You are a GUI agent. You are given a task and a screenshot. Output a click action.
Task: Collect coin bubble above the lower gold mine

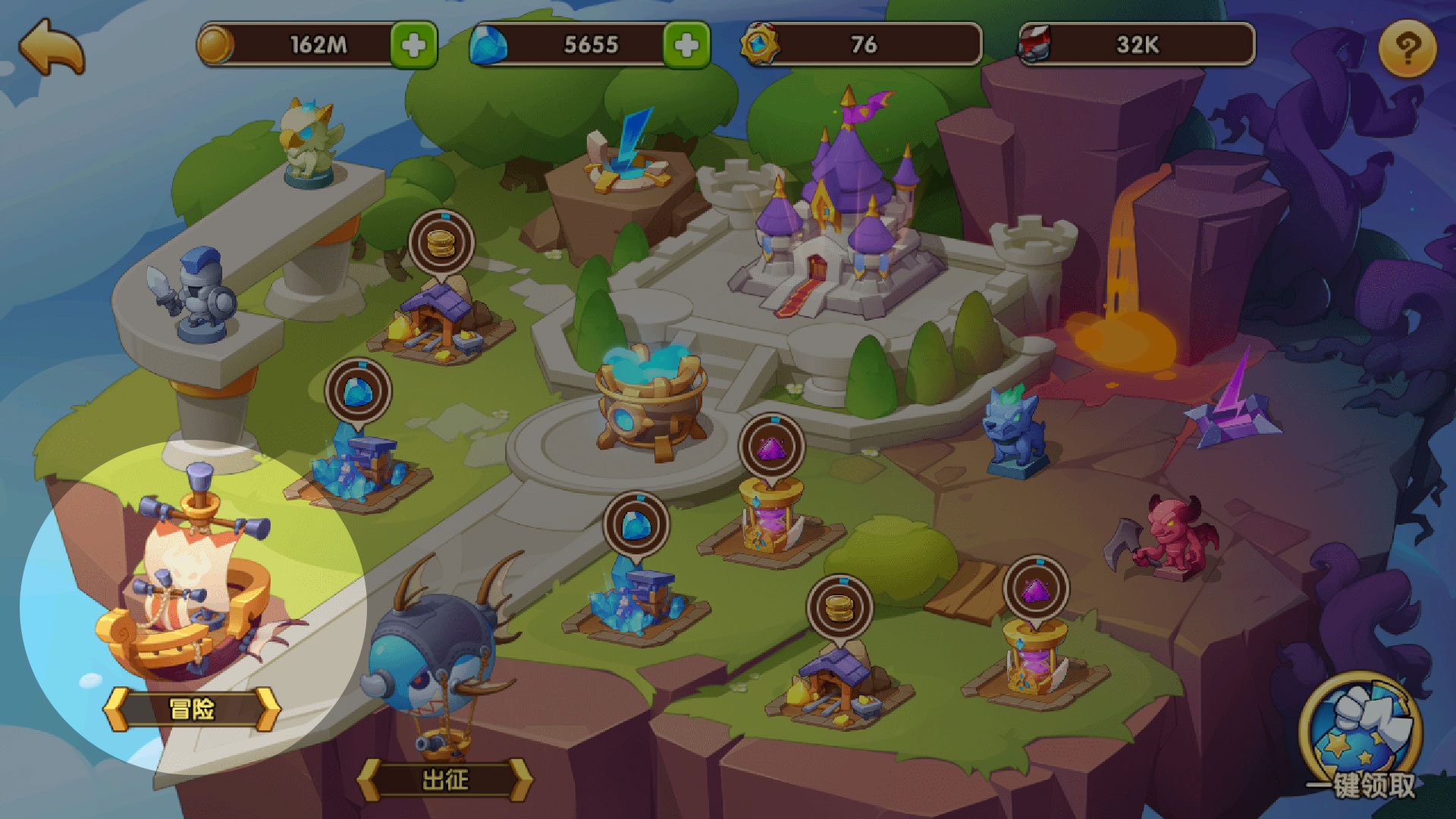tap(839, 607)
